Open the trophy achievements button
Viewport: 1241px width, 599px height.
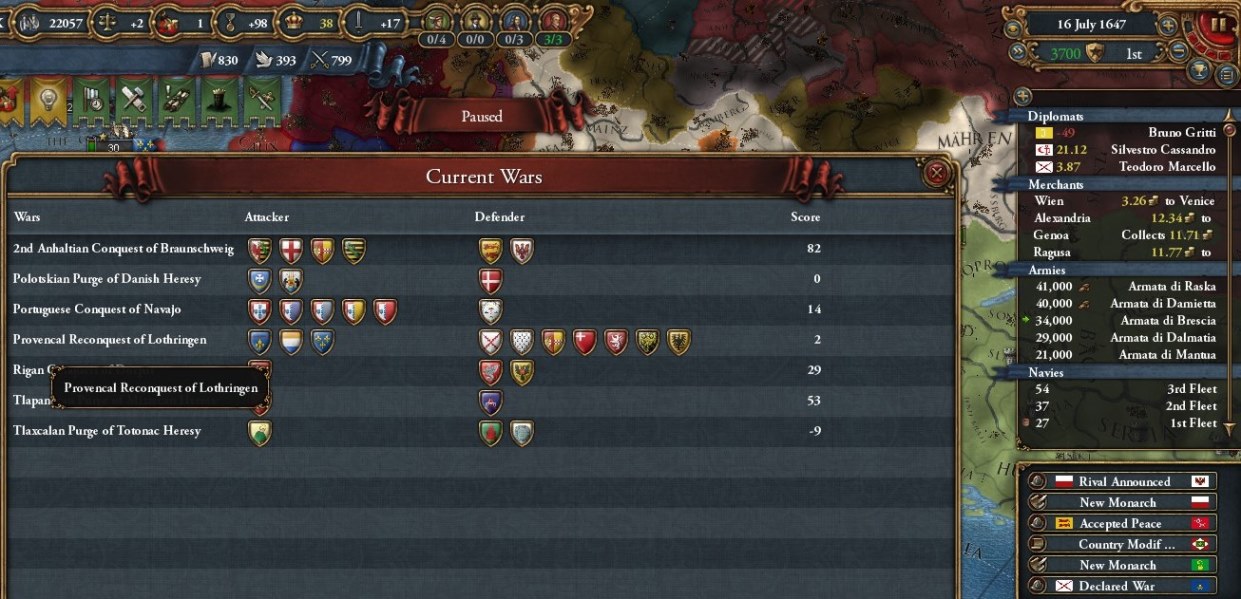[1200, 72]
